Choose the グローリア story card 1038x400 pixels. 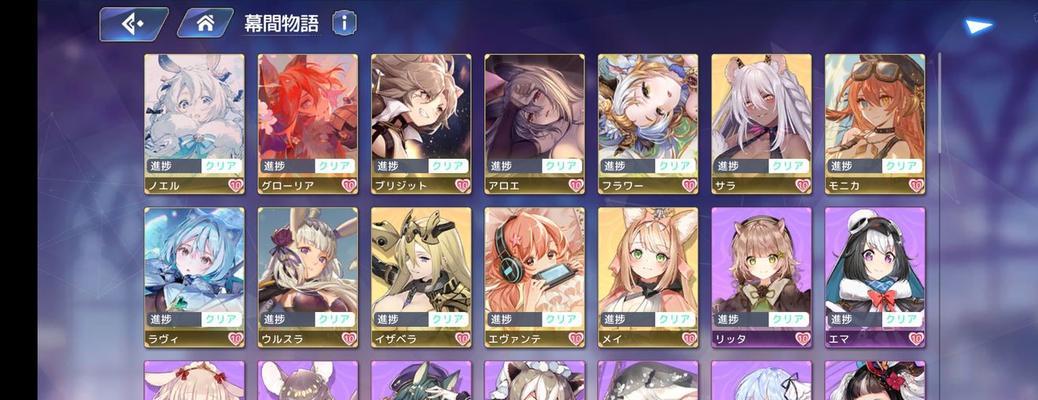click(308, 120)
